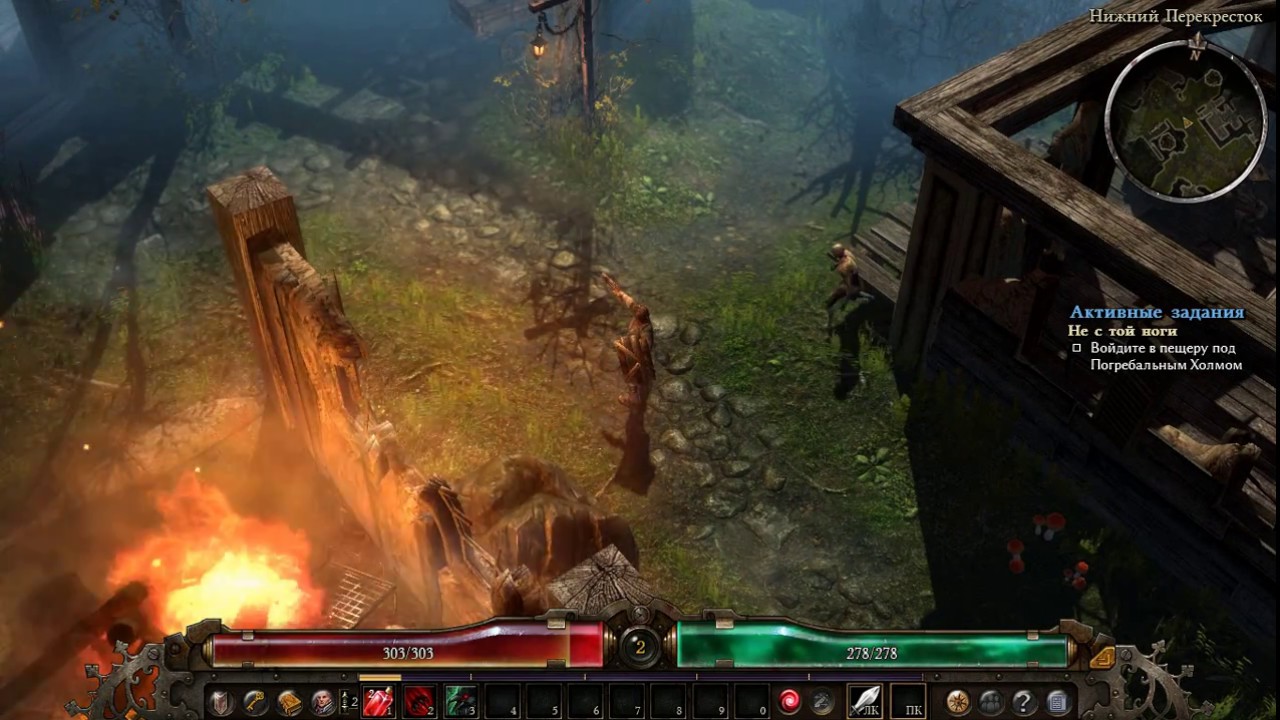Use the health potion in quickslot 1
Screen dimensions: 1280x720
378,700
